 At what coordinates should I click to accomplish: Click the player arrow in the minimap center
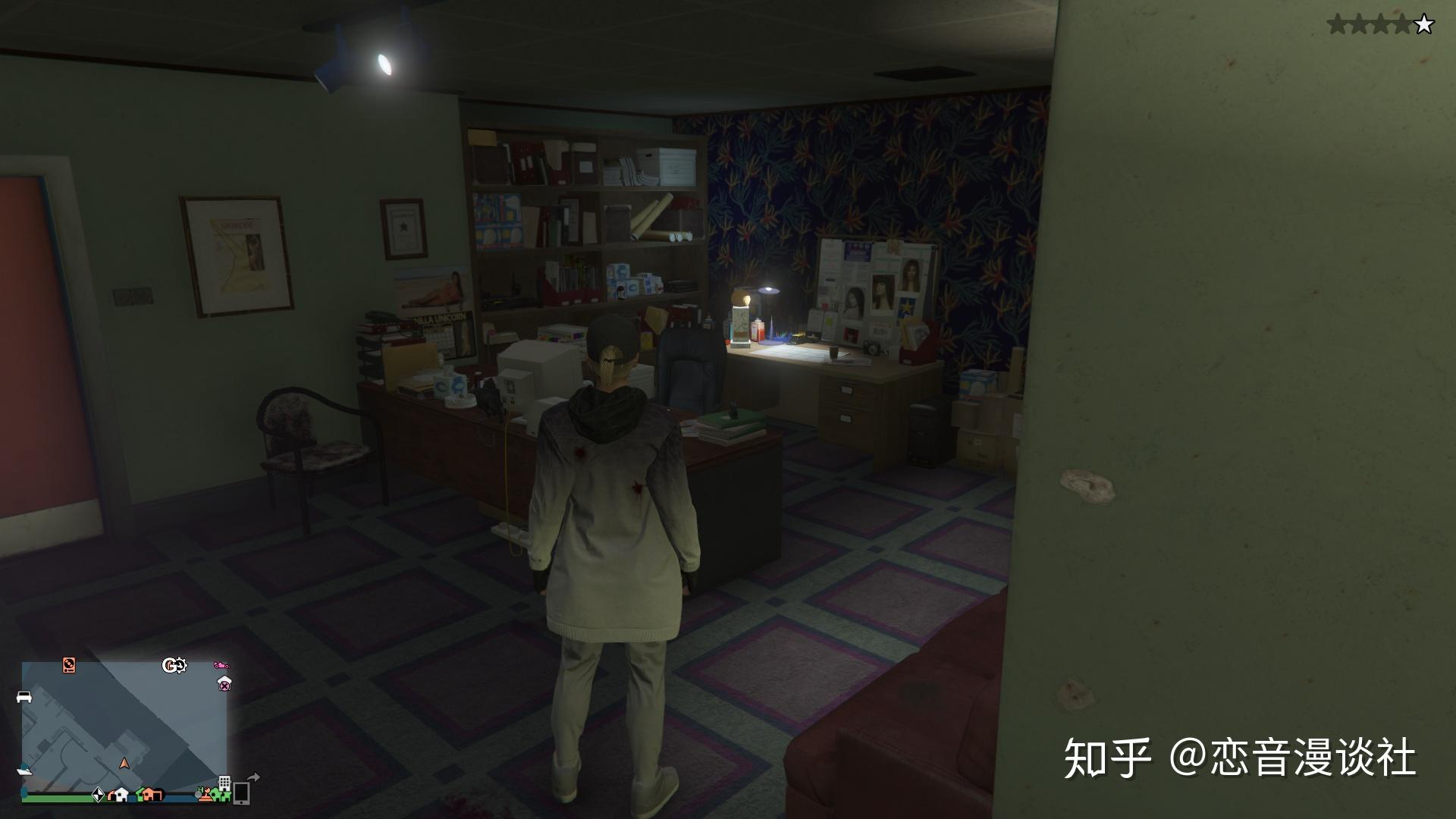point(125,763)
